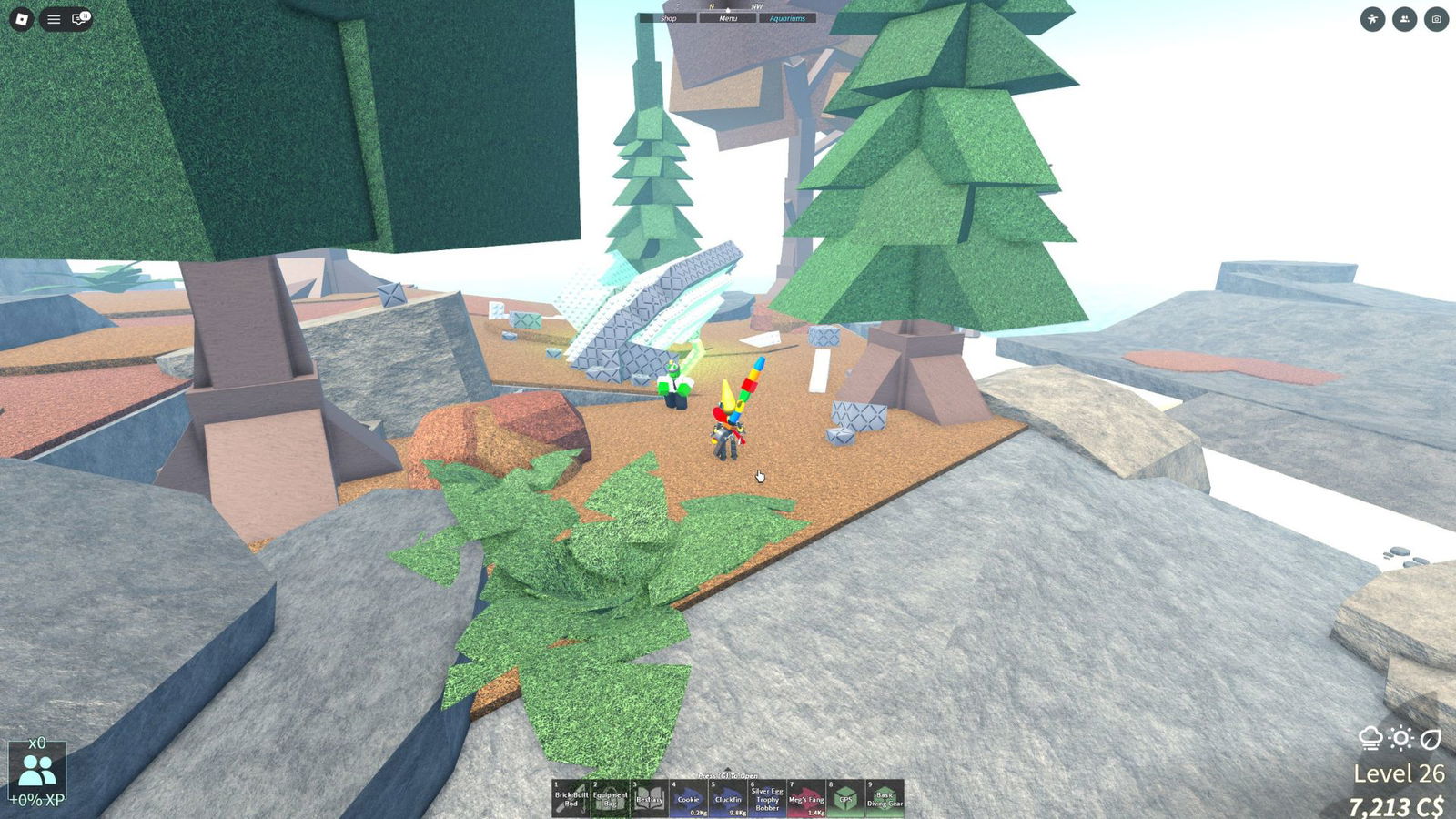
Task: Equip the Basic Diving Gear
Action: tap(885, 798)
